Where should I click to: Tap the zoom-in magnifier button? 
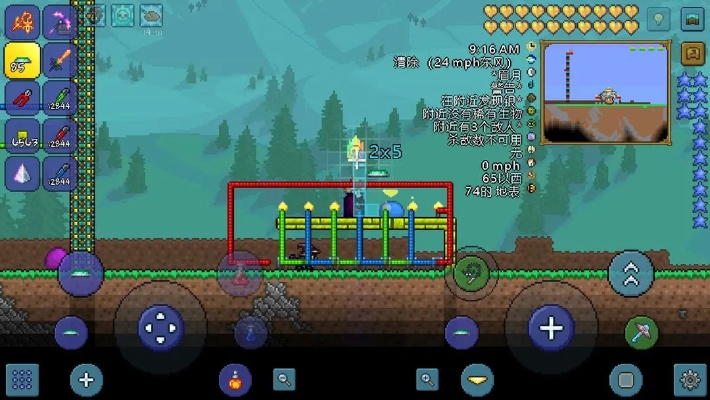428,380
